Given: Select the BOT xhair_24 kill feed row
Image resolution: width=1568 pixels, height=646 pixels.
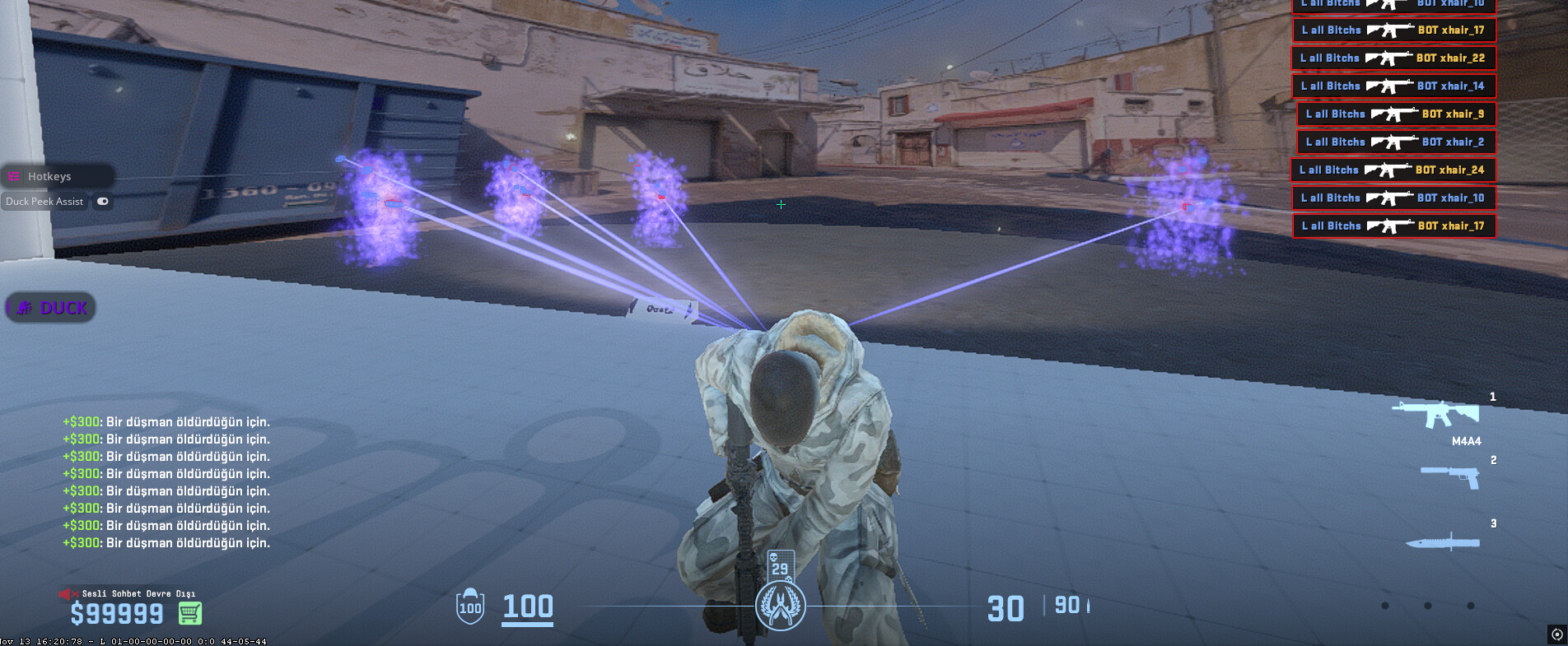Looking at the screenshot, I should [x=1392, y=170].
